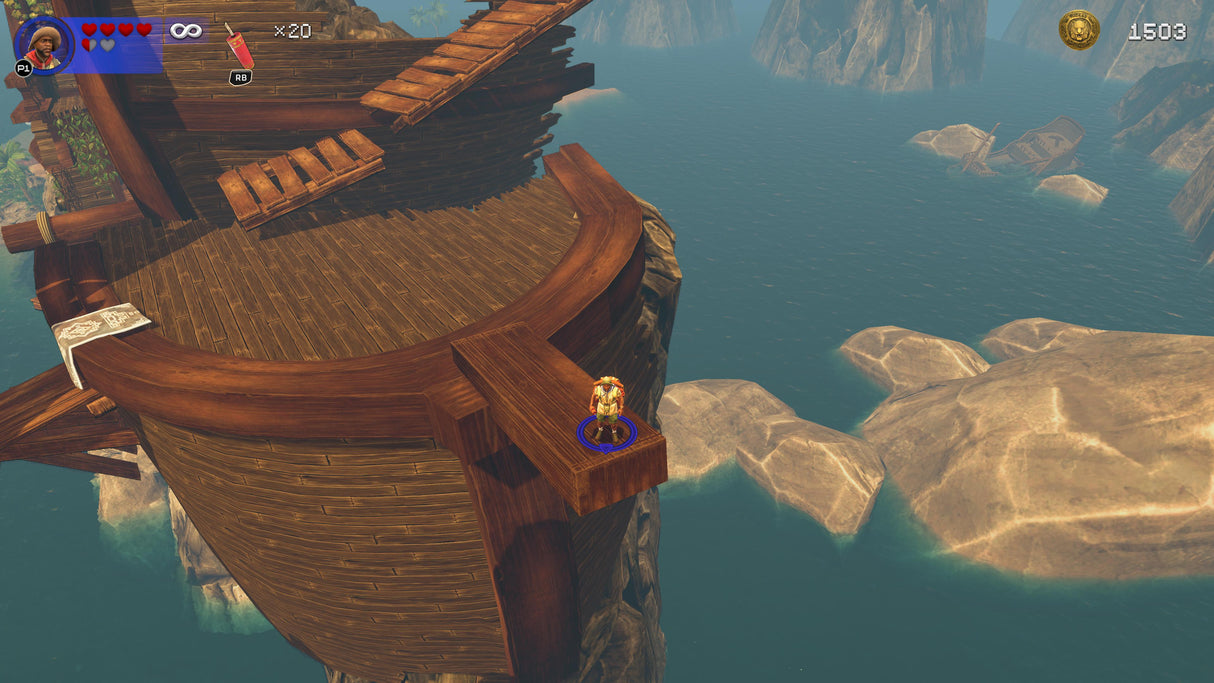Click the P1 character portrait
Screen dimensions: 1214x683
pos(43,44)
